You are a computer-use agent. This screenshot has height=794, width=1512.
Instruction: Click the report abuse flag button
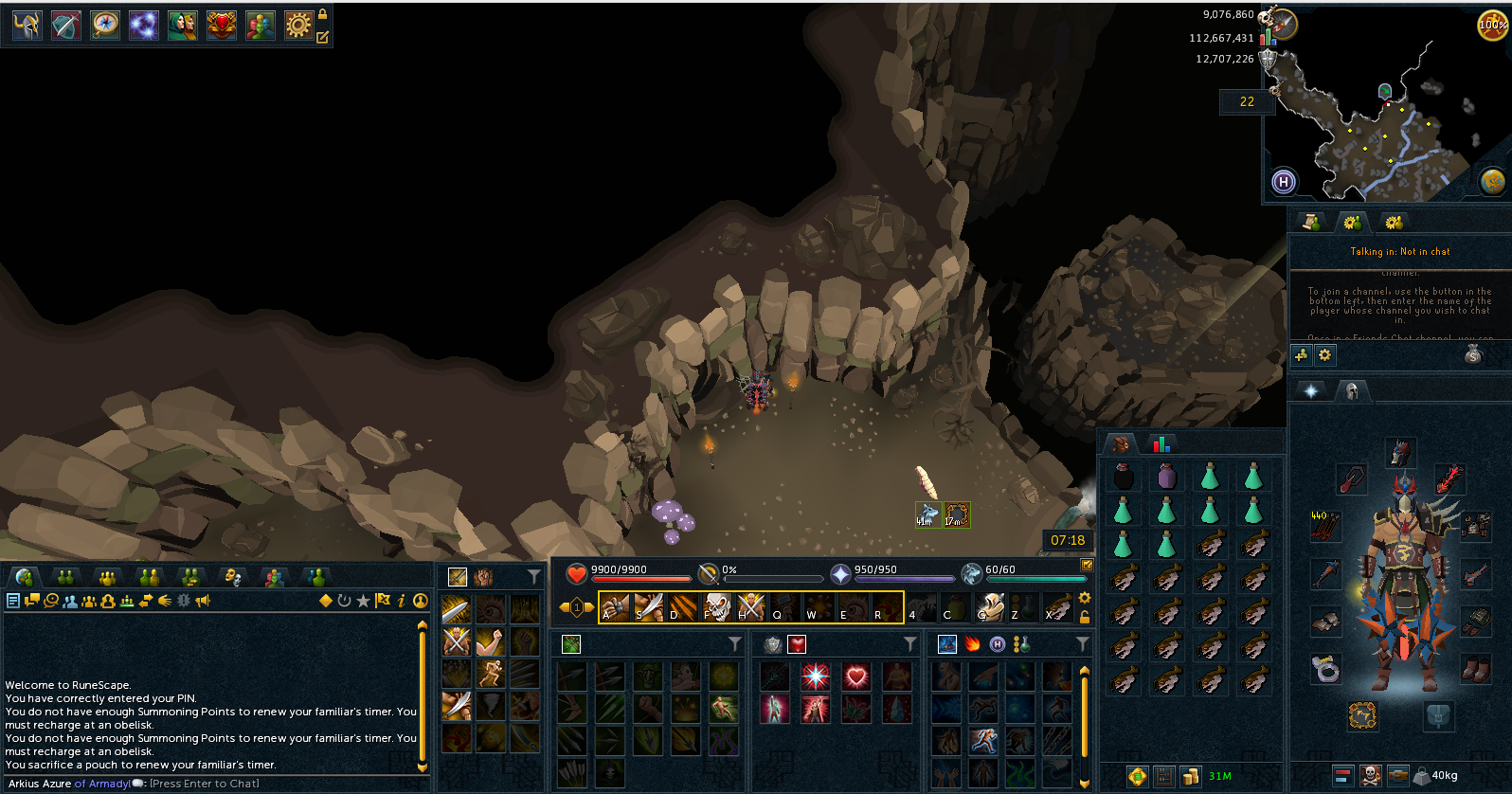[x=383, y=600]
